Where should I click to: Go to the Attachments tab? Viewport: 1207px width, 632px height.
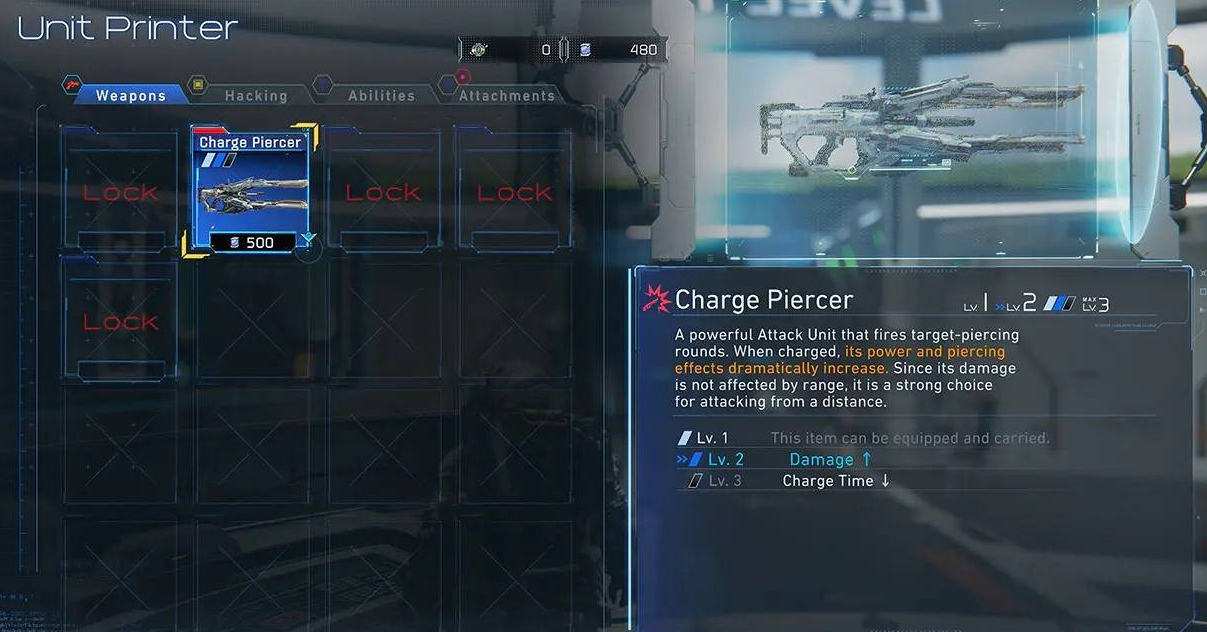pyautogui.click(x=506, y=96)
